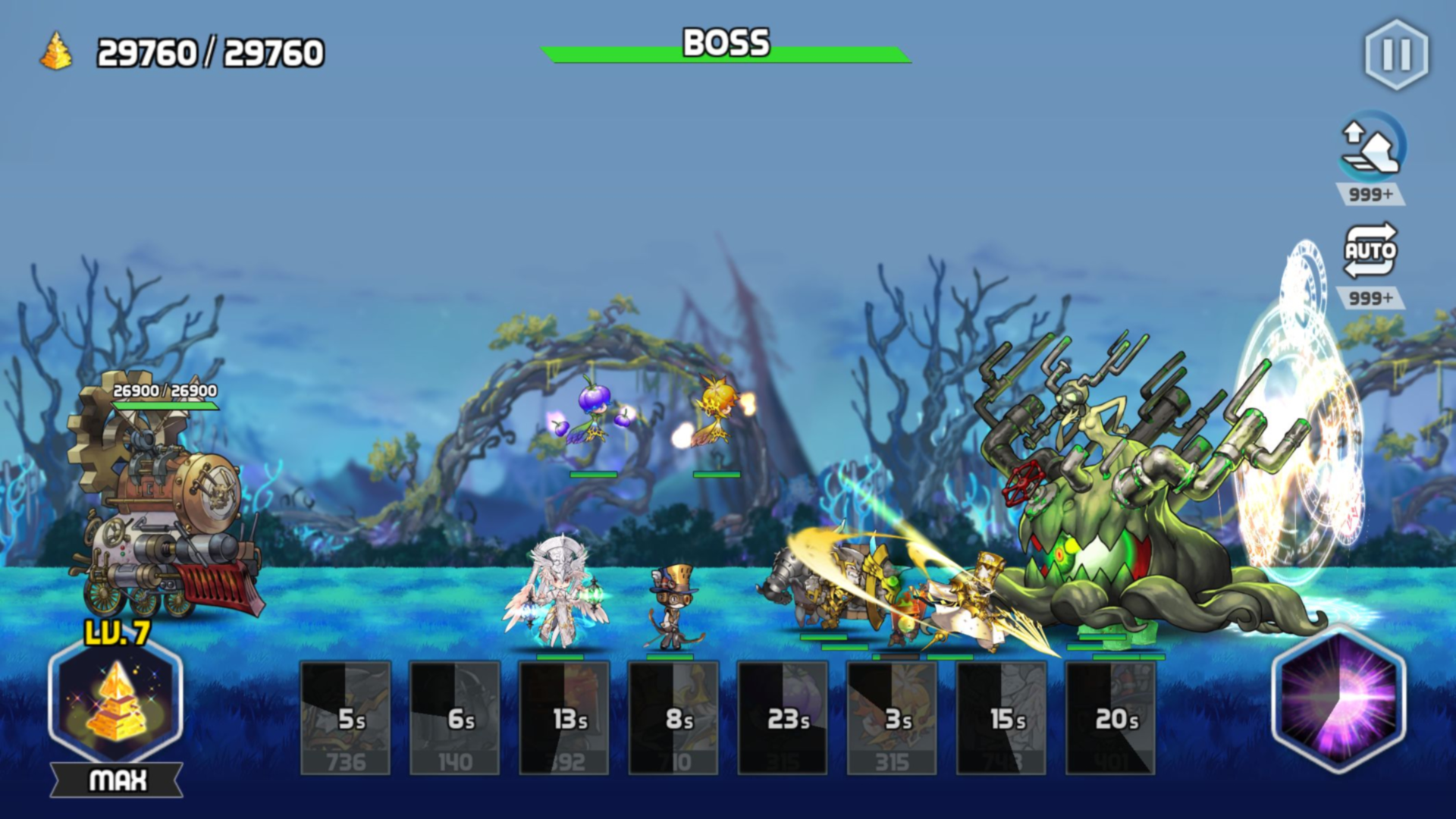1456x819 pixels.
Task: Pause the game
Action: (x=1398, y=55)
